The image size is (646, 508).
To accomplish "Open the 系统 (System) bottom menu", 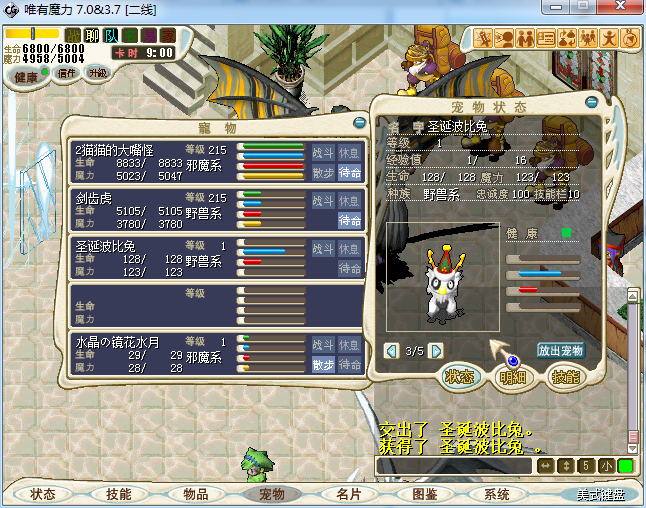I will (x=497, y=494).
